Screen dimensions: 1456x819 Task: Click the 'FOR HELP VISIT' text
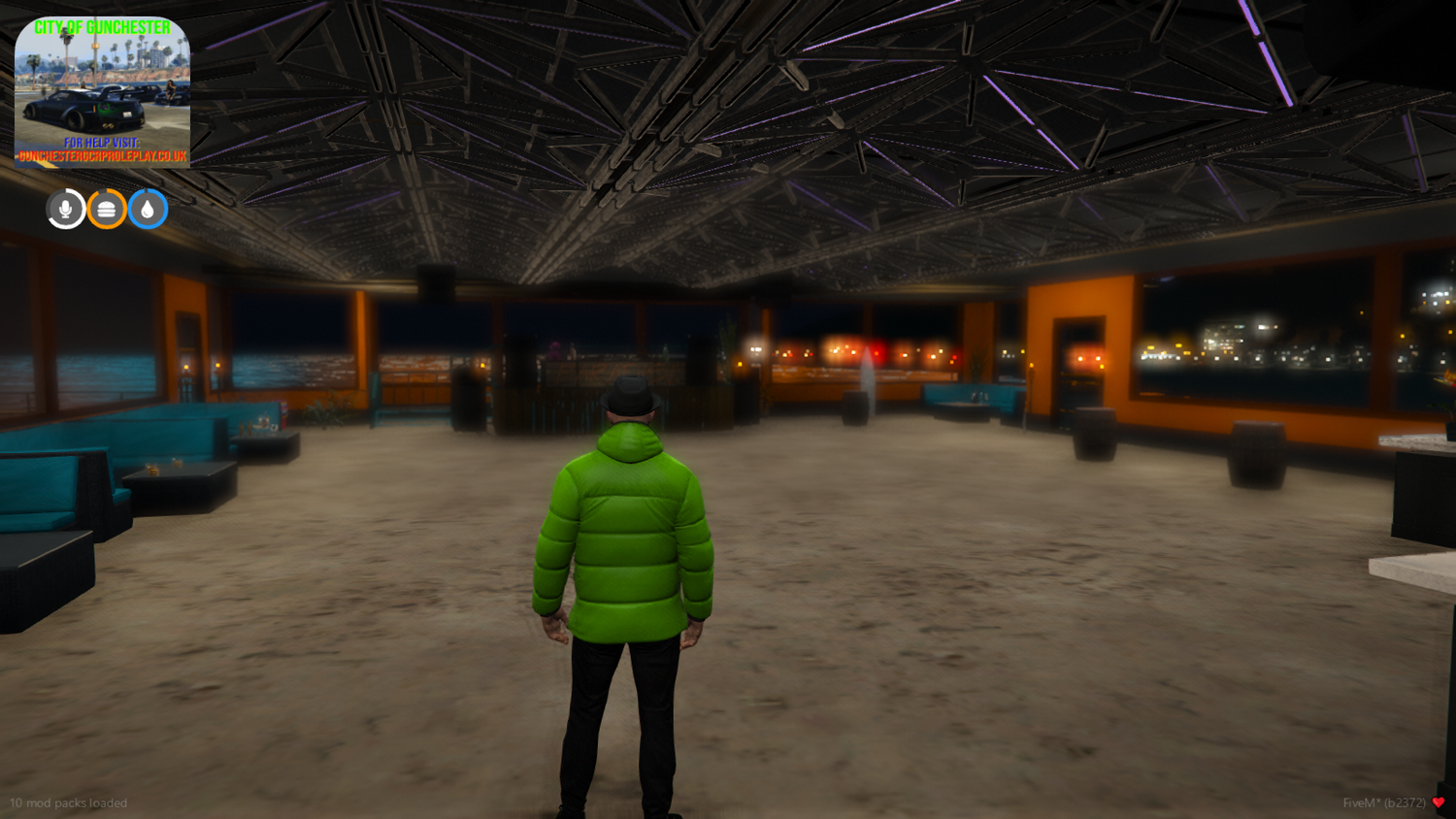click(x=102, y=141)
